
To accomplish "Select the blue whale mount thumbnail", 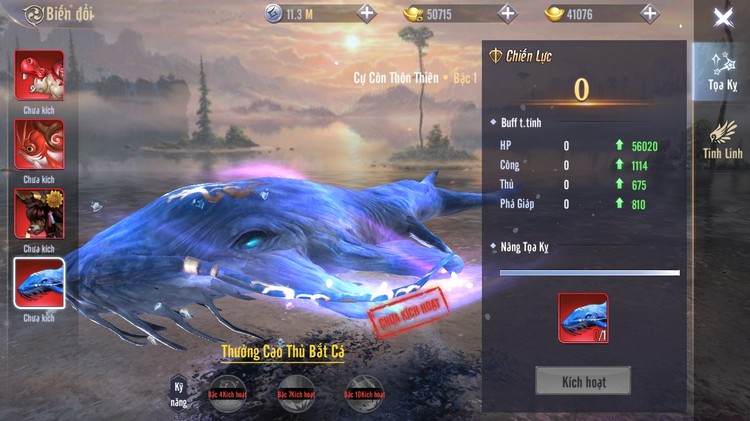I will (39, 283).
